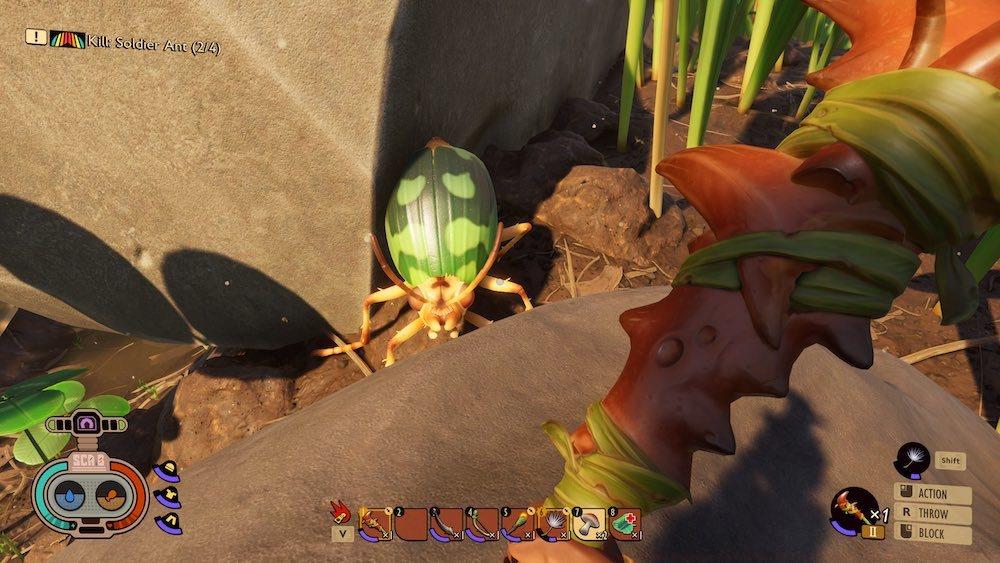Choose the torch hotbar slot
The height and width of the screenshot is (563, 1000).
tap(519, 522)
